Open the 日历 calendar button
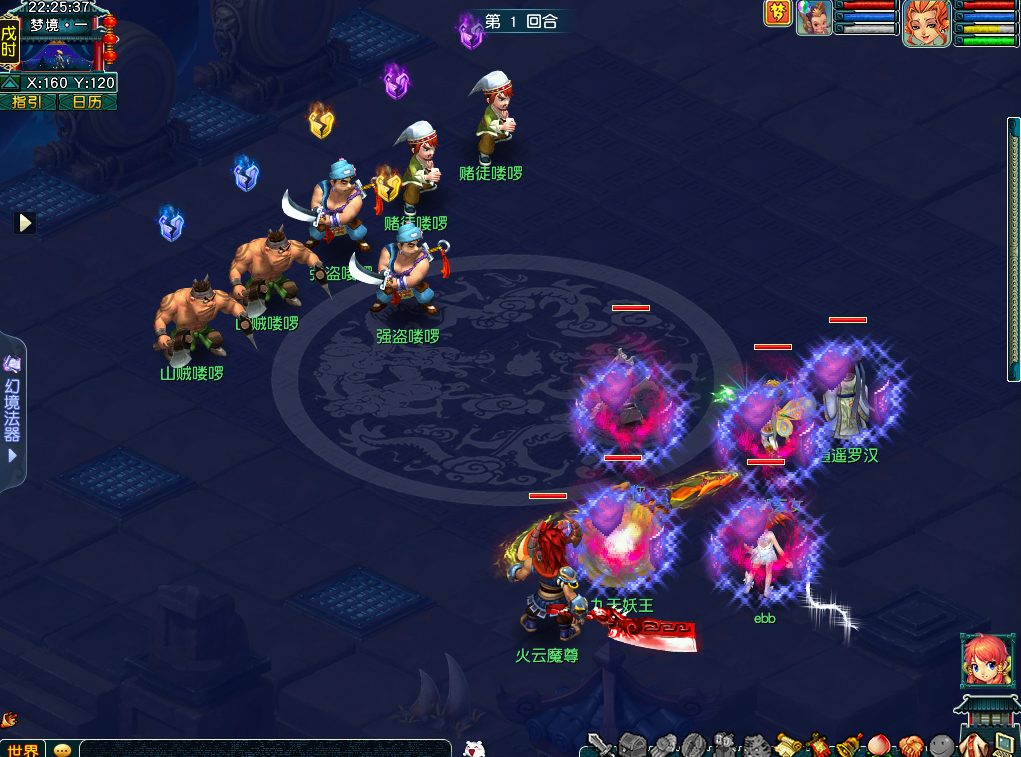The width and height of the screenshot is (1021, 757). pyautogui.click(x=87, y=102)
